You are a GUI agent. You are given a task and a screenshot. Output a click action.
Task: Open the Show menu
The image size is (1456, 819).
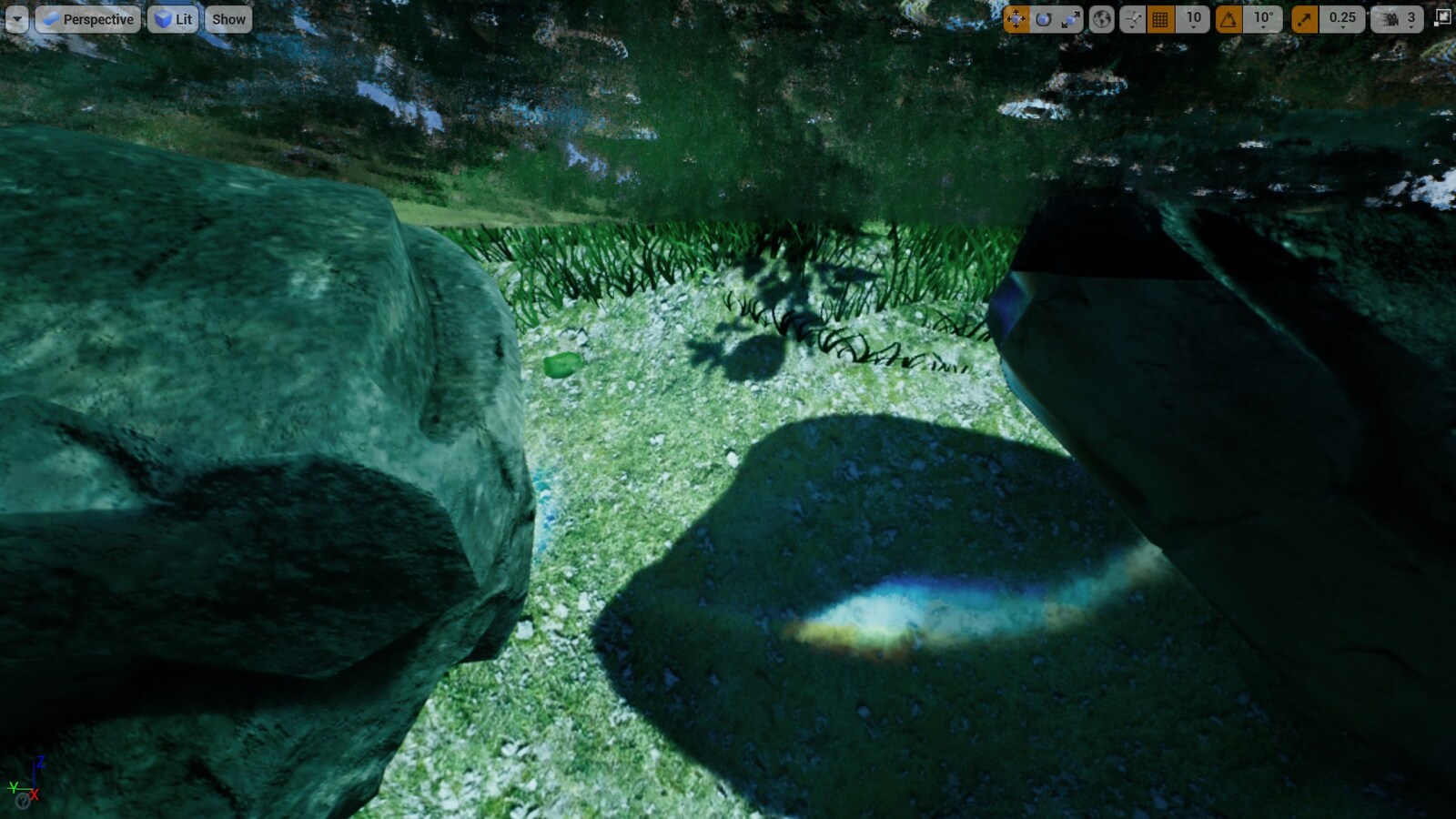click(x=227, y=18)
